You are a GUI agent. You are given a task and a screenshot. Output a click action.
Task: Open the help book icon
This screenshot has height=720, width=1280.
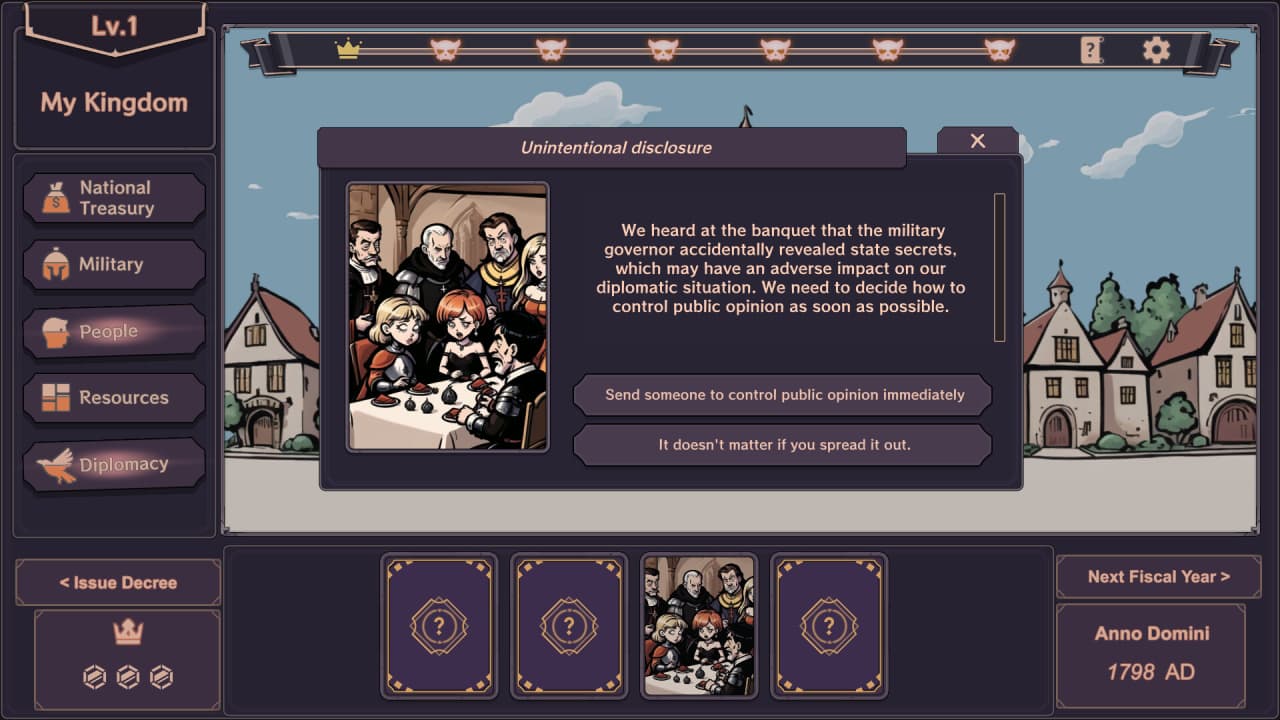tap(1091, 50)
